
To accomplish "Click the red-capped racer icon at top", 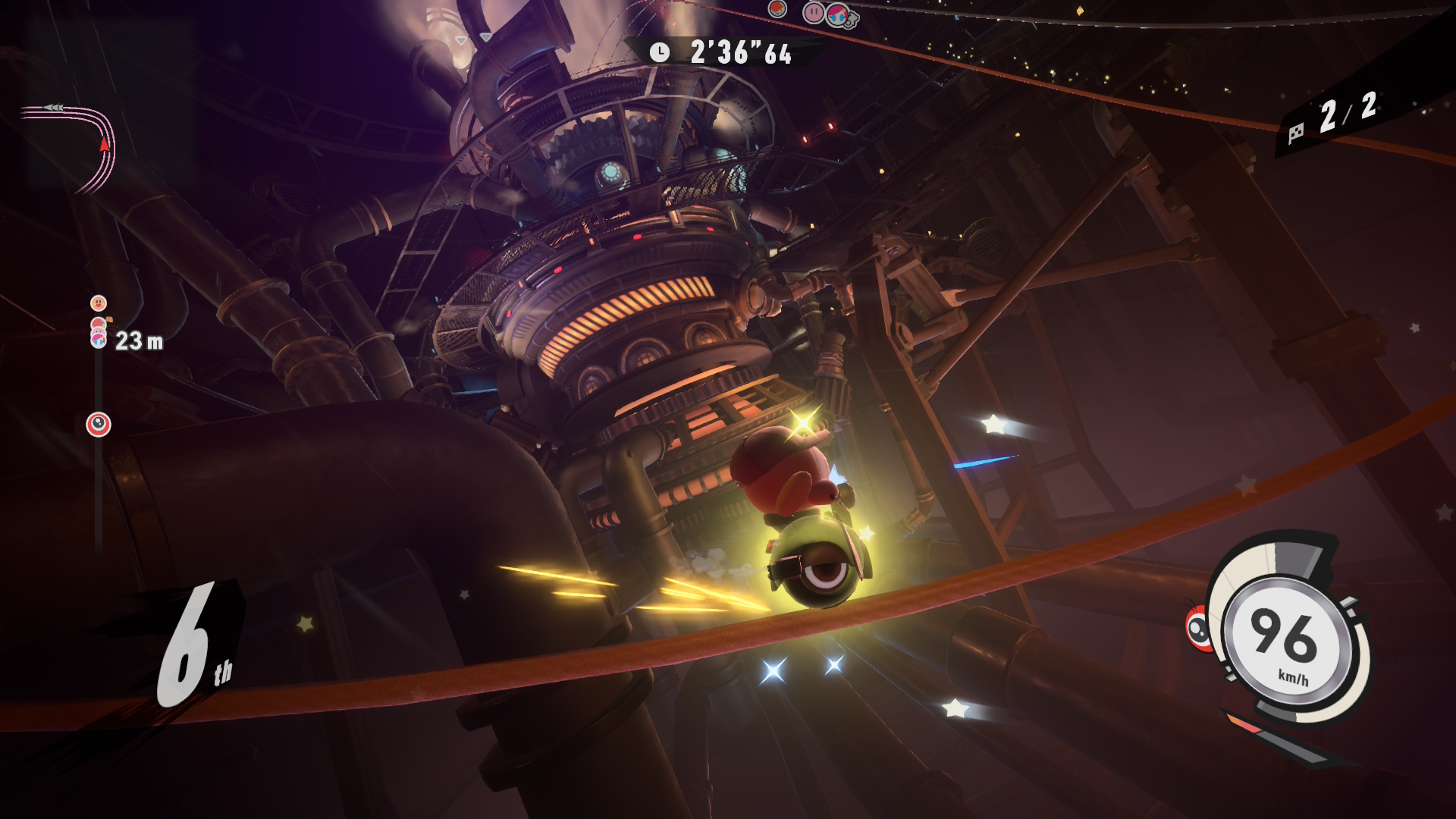I will tap(777, 10).
